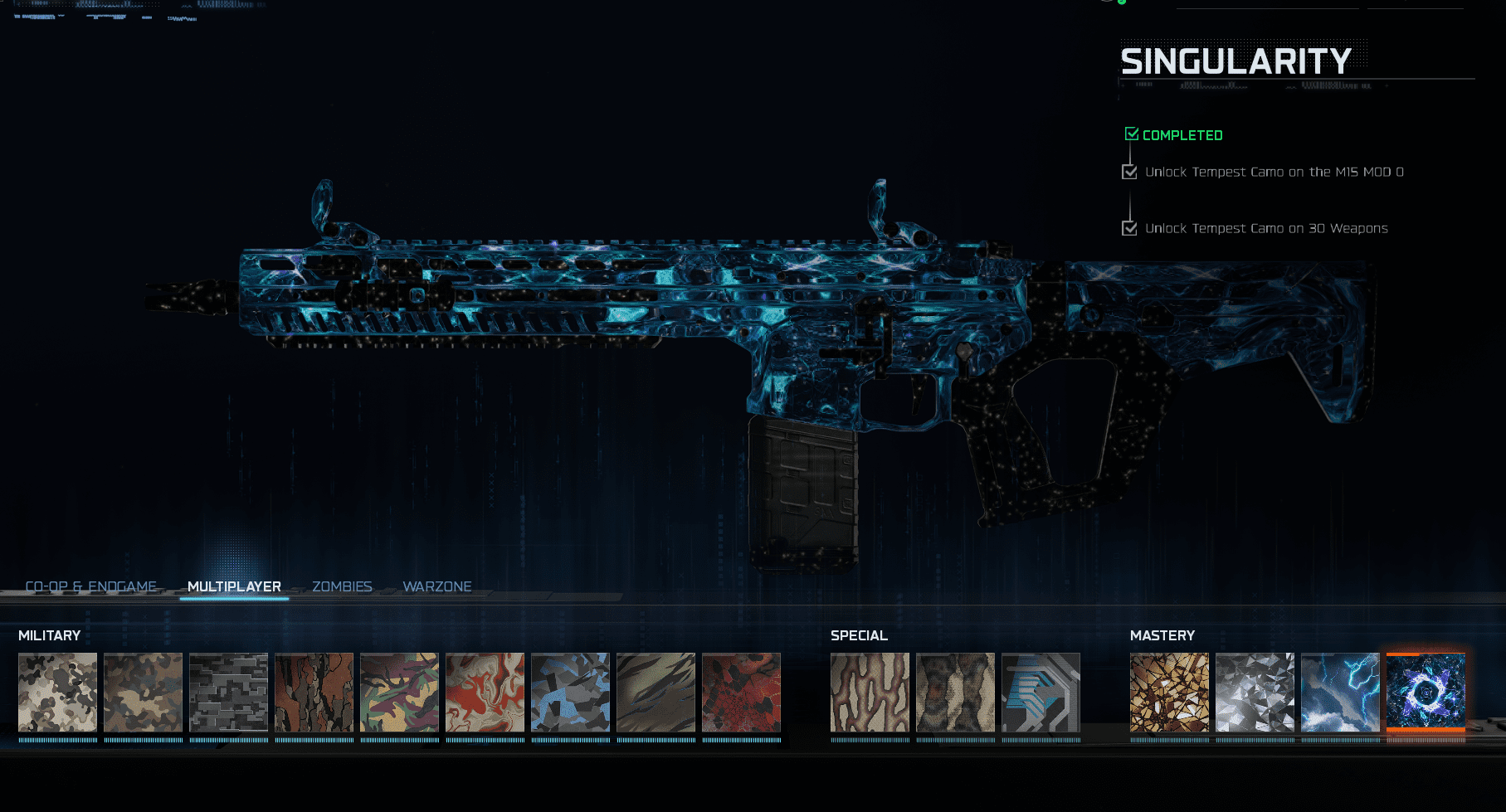The width and height of the screenshot is (1506, 812).
Task: Switch to the CO-OP & ENDGAME section
Action: pyautogui.click(x=93, y=586)
